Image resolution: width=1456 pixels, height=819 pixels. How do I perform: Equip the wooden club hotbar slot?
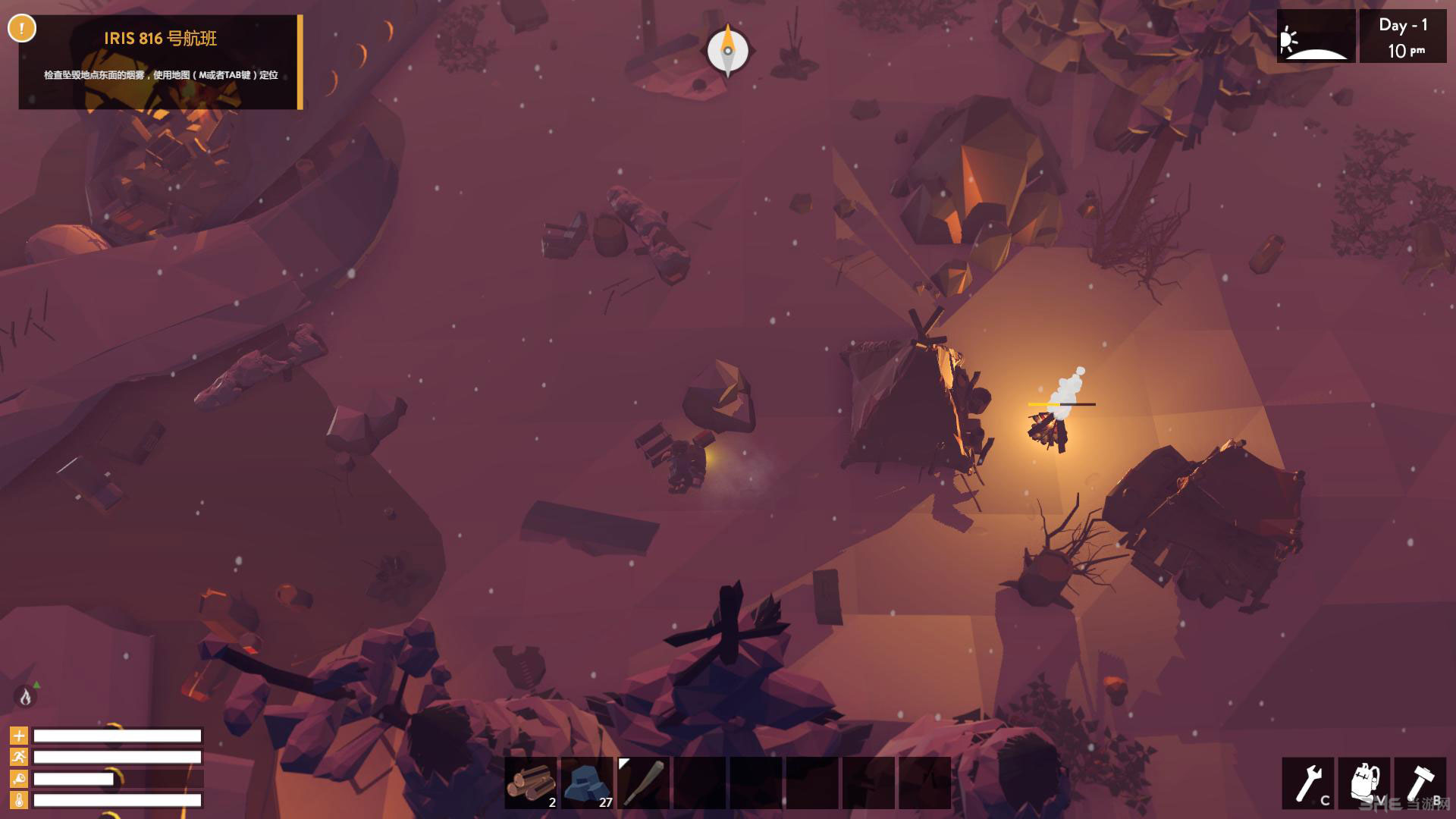click(x=643, y=783)
